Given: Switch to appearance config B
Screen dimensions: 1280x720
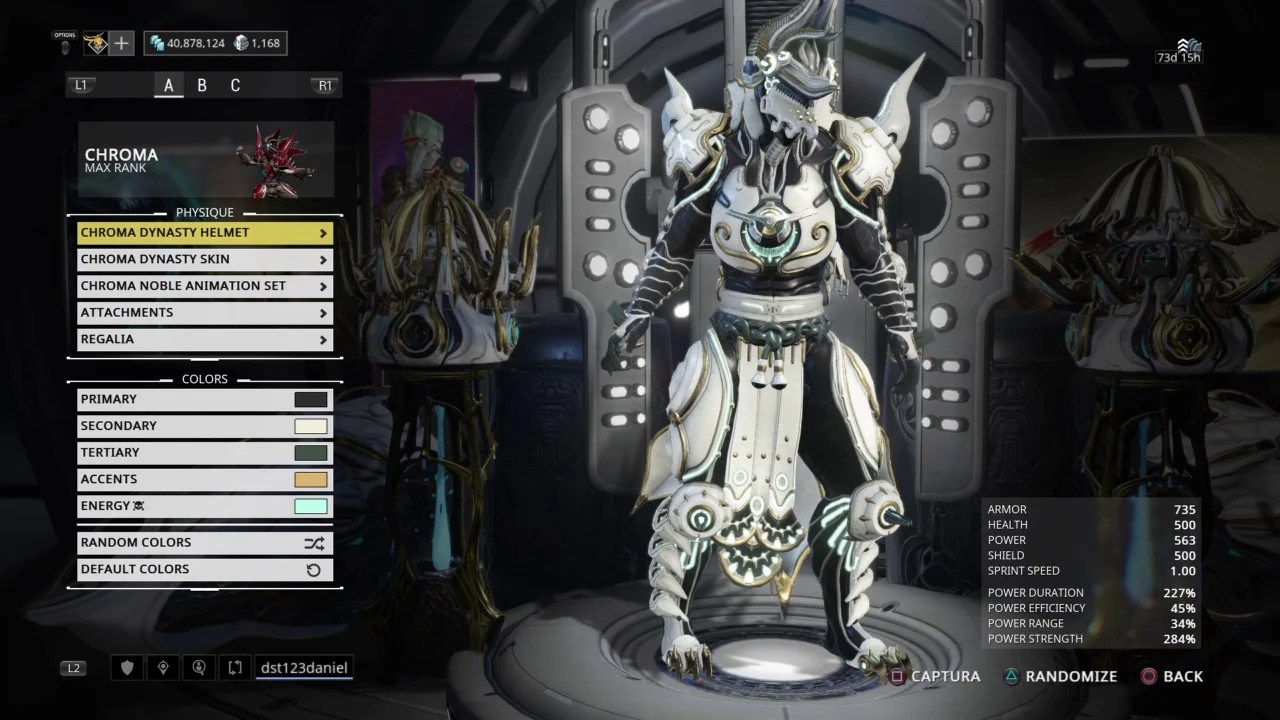Looking at the screenshot, I should (x=202, y=85).
